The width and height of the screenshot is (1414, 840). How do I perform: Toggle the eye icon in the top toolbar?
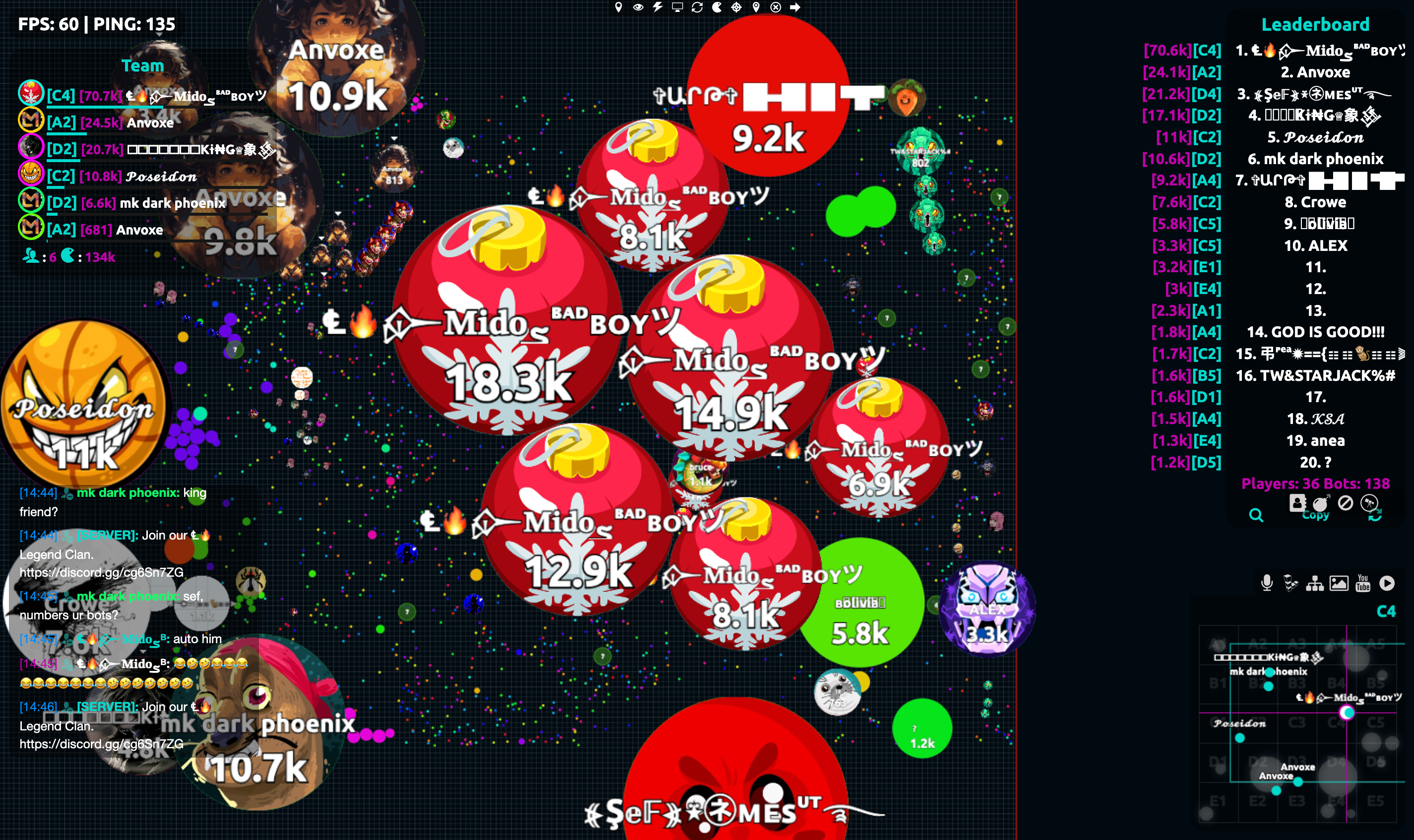tap(638, 7)
